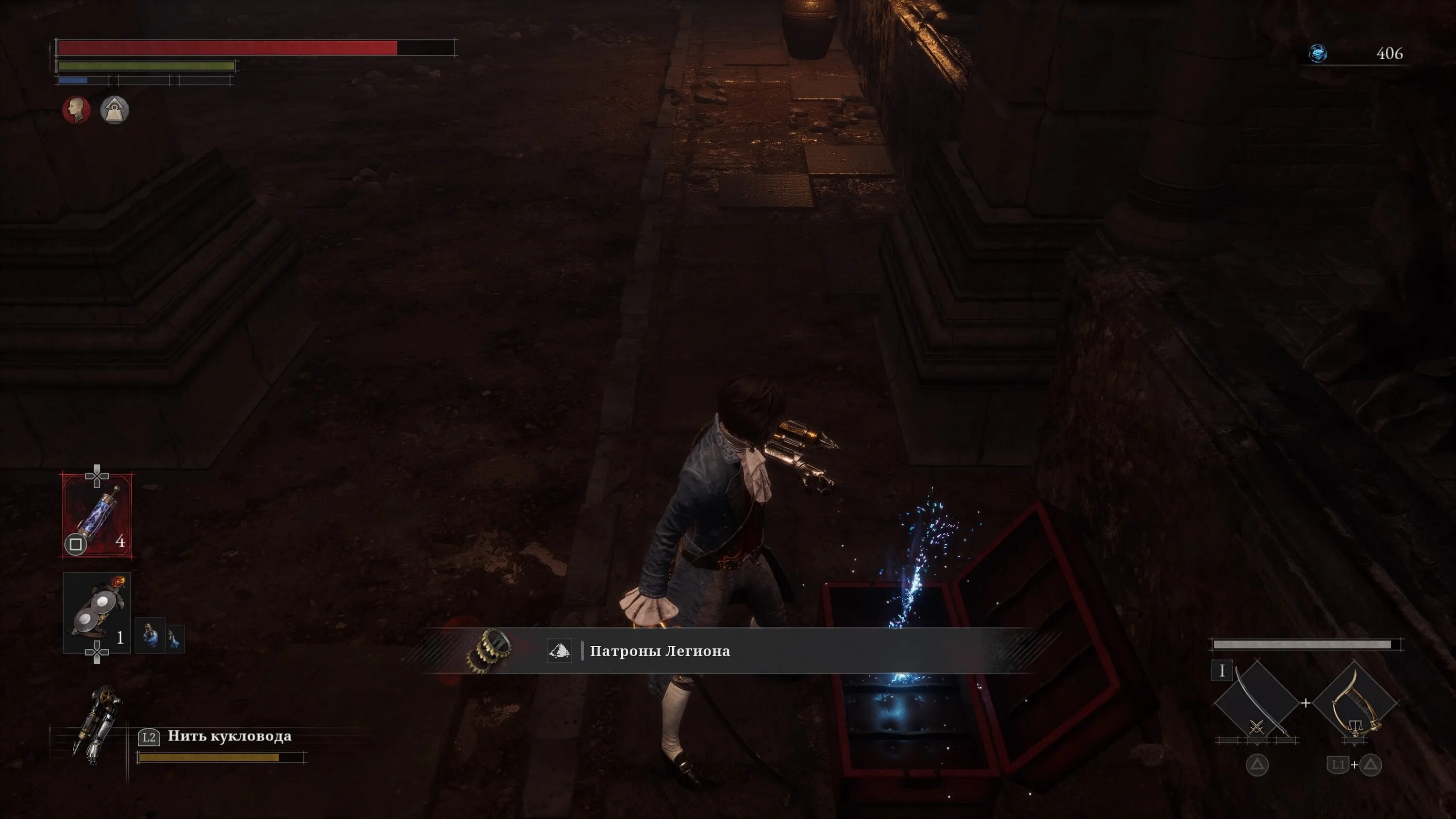Click the Патроны Легиона pickup notification
The height and width of the screenshot is (819, 1456).
(x=659, y=651)
